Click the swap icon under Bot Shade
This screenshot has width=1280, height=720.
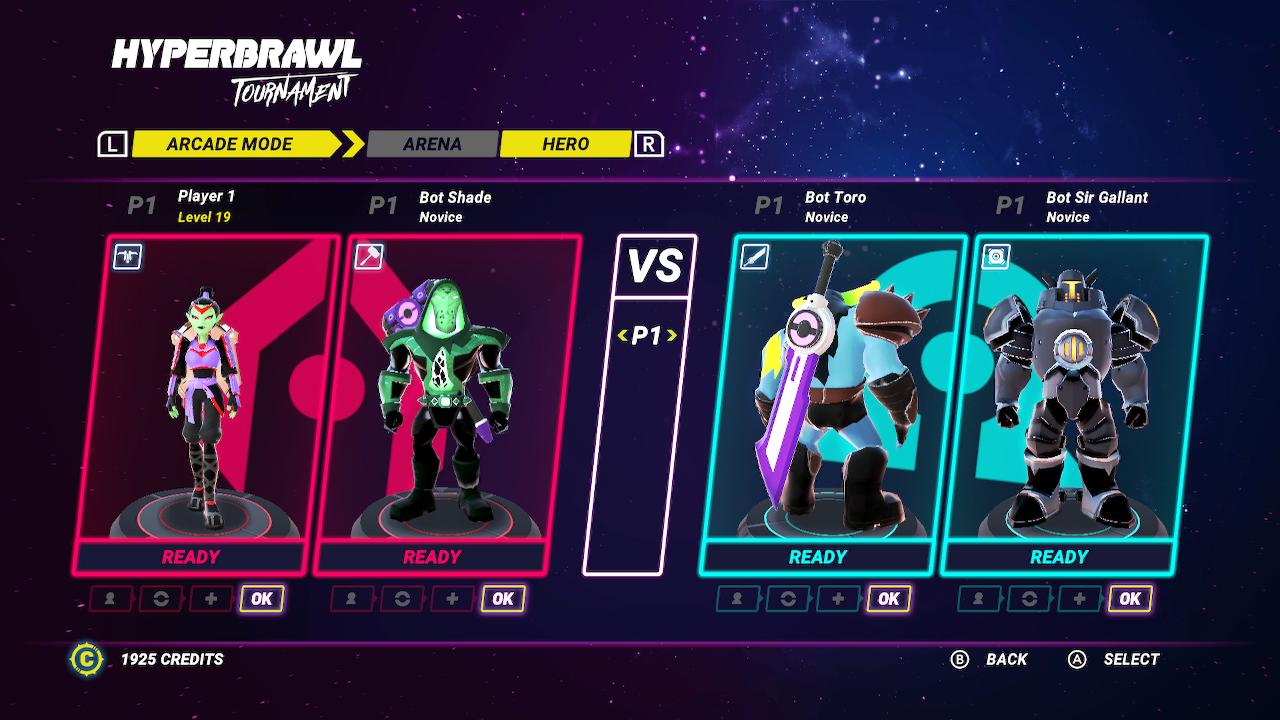click(x=402, y=599)
